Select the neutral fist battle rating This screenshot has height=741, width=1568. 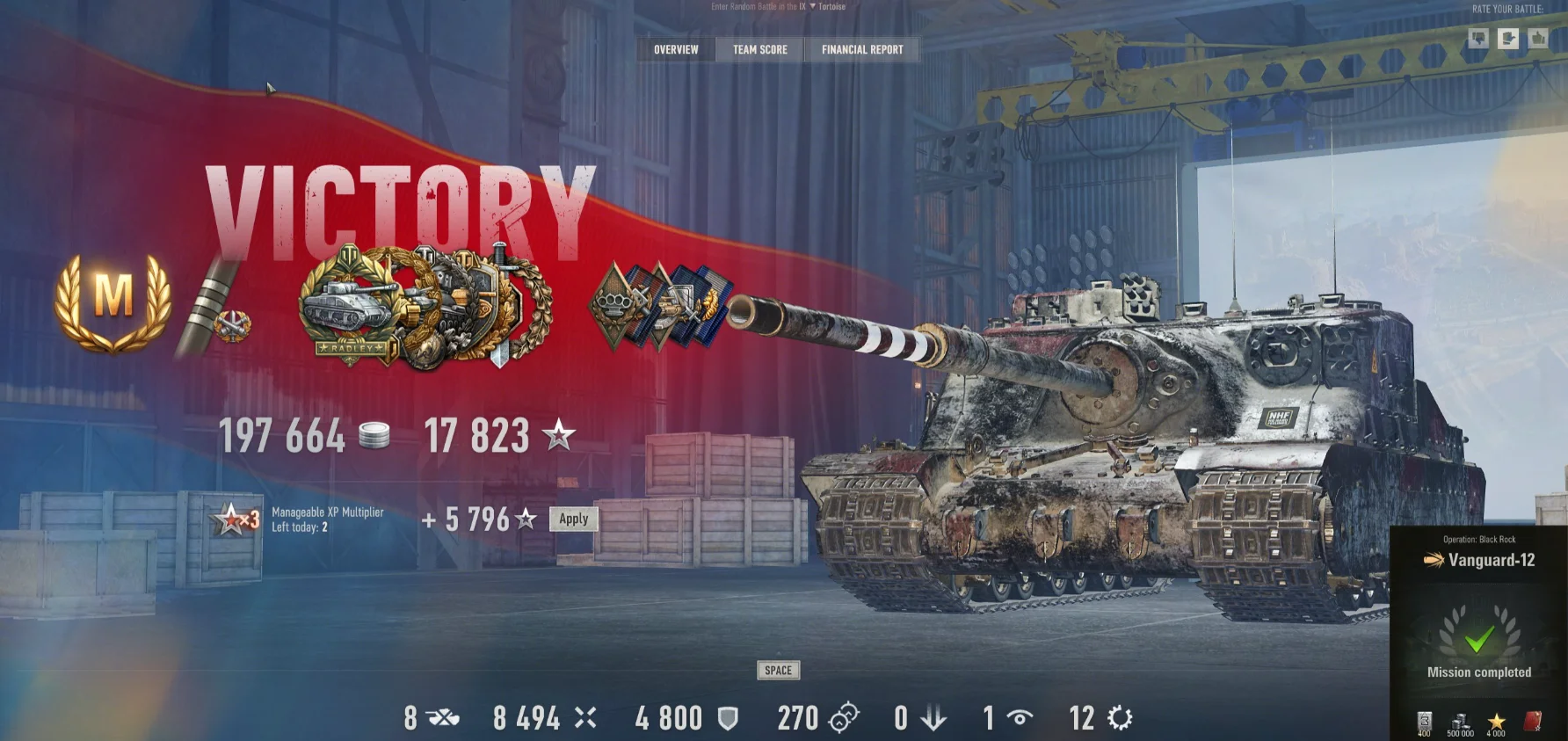point(1506,38)
